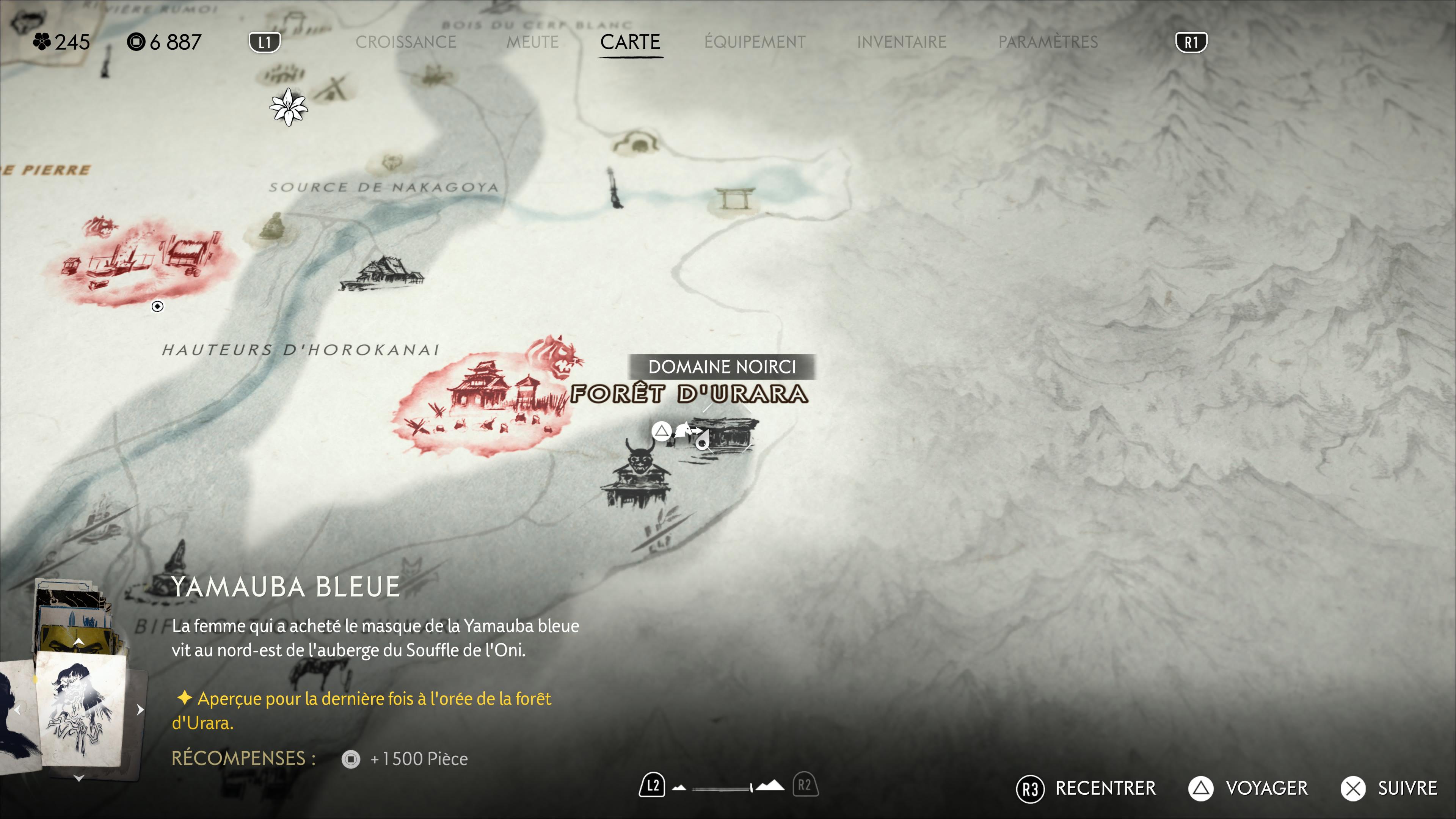Show the next quest card with right arrow
1456x819 pixels.
point(140,709)
